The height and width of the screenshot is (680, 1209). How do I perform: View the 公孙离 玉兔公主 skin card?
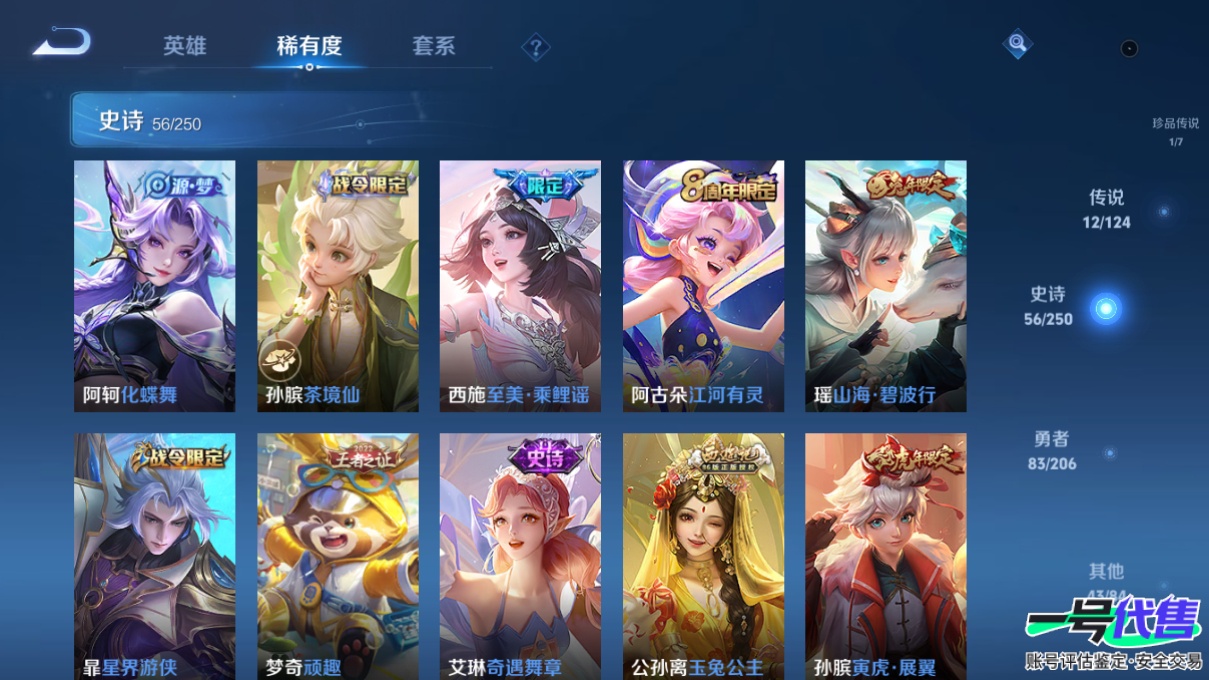pyautogui.click(x=703, y=556)
